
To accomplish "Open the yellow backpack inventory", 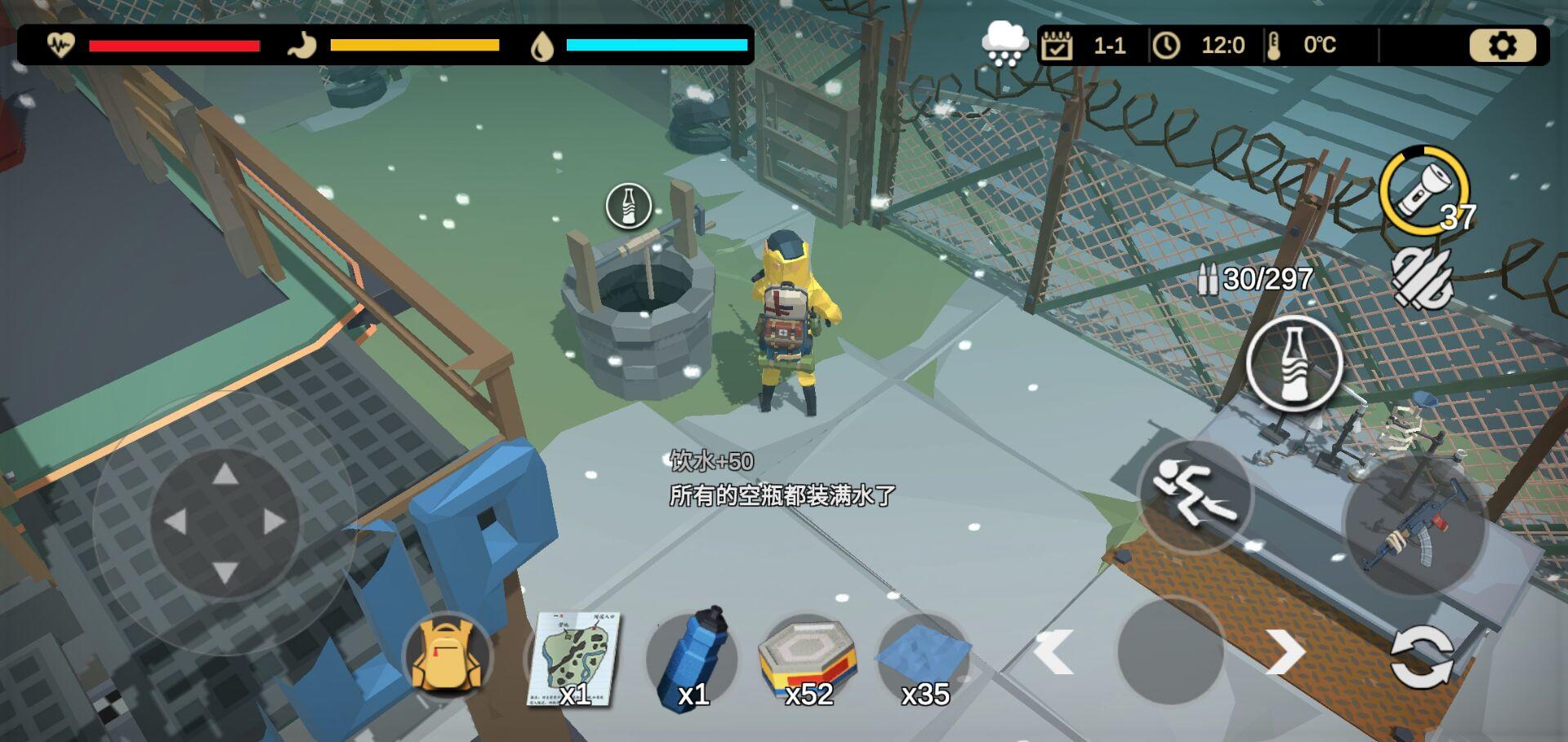I will 446,655.
